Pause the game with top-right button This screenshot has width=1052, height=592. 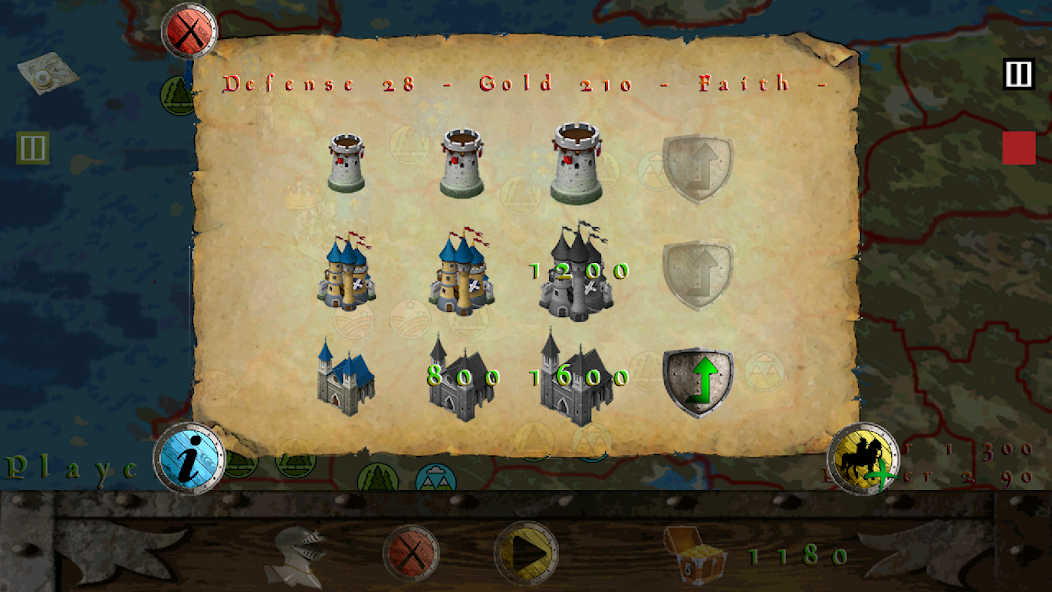[1018, 74]
